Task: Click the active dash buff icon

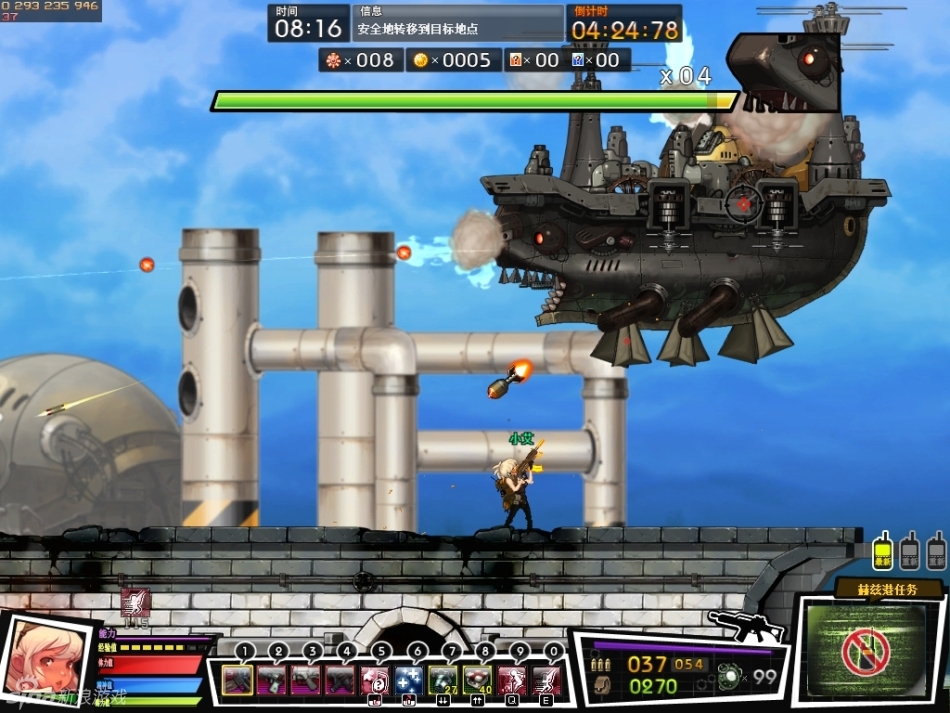Action: [x=135, y=603]
